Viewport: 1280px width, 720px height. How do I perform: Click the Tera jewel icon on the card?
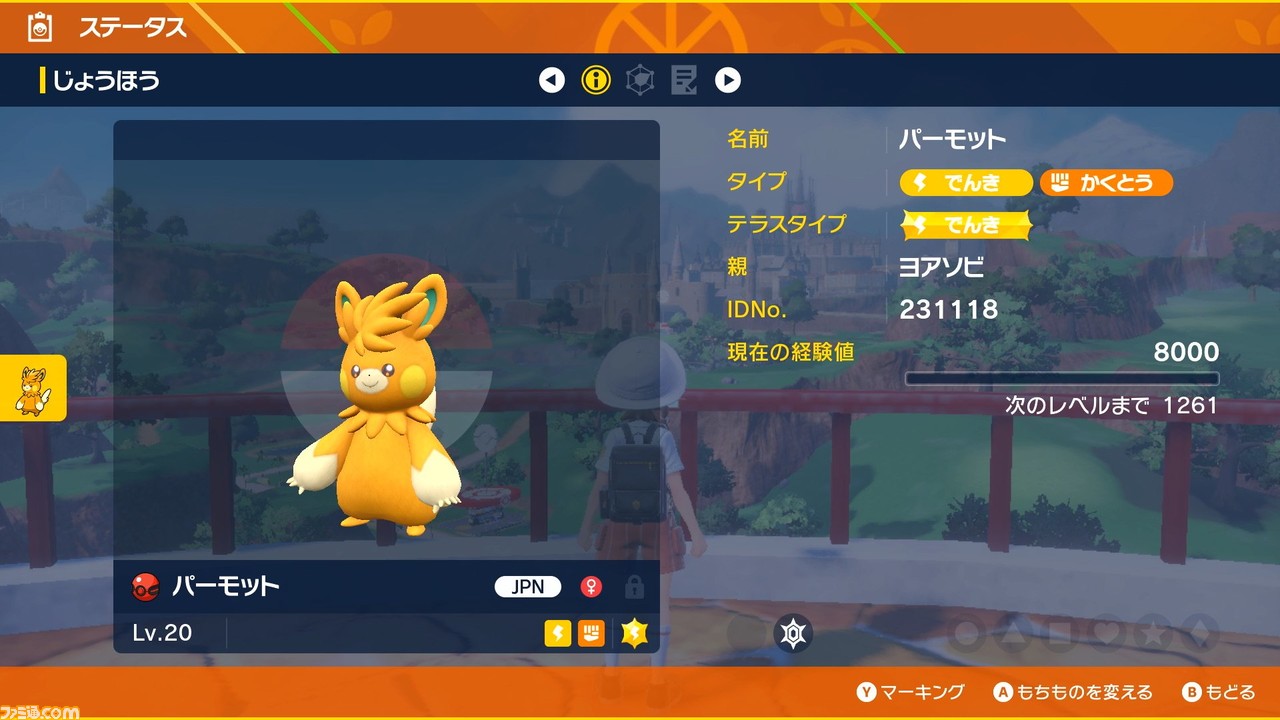(x=636, y=633)
